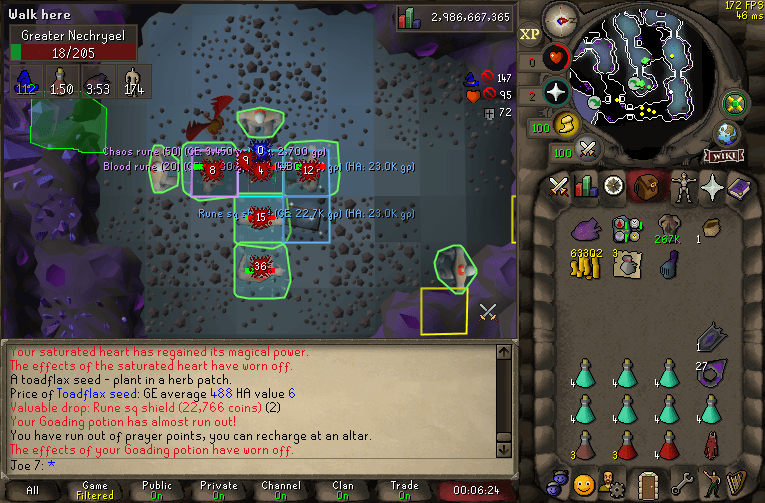This screenshot has height=503, width=765.
Task: Switch to the Skills tab
Action: 585,186
